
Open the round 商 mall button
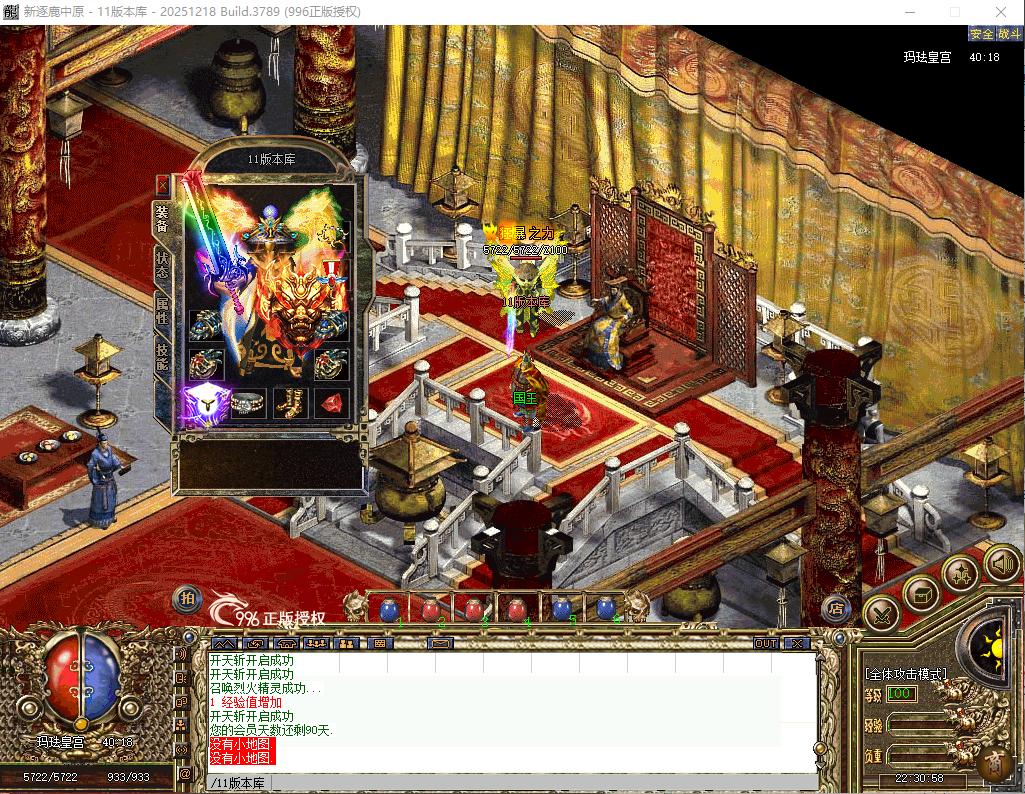click(996, 765)
